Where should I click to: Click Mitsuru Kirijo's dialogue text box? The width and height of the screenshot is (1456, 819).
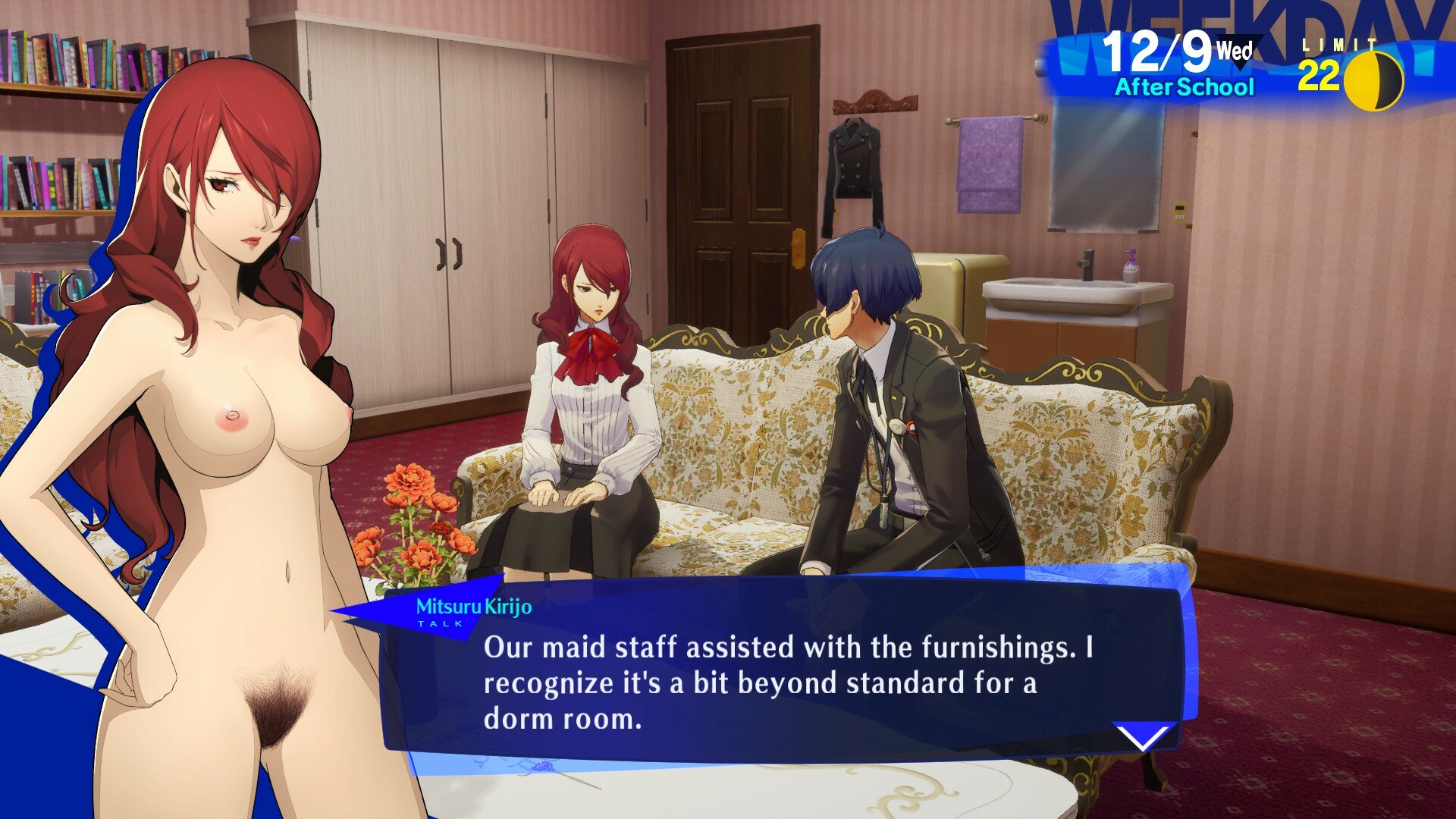[789, 681]
